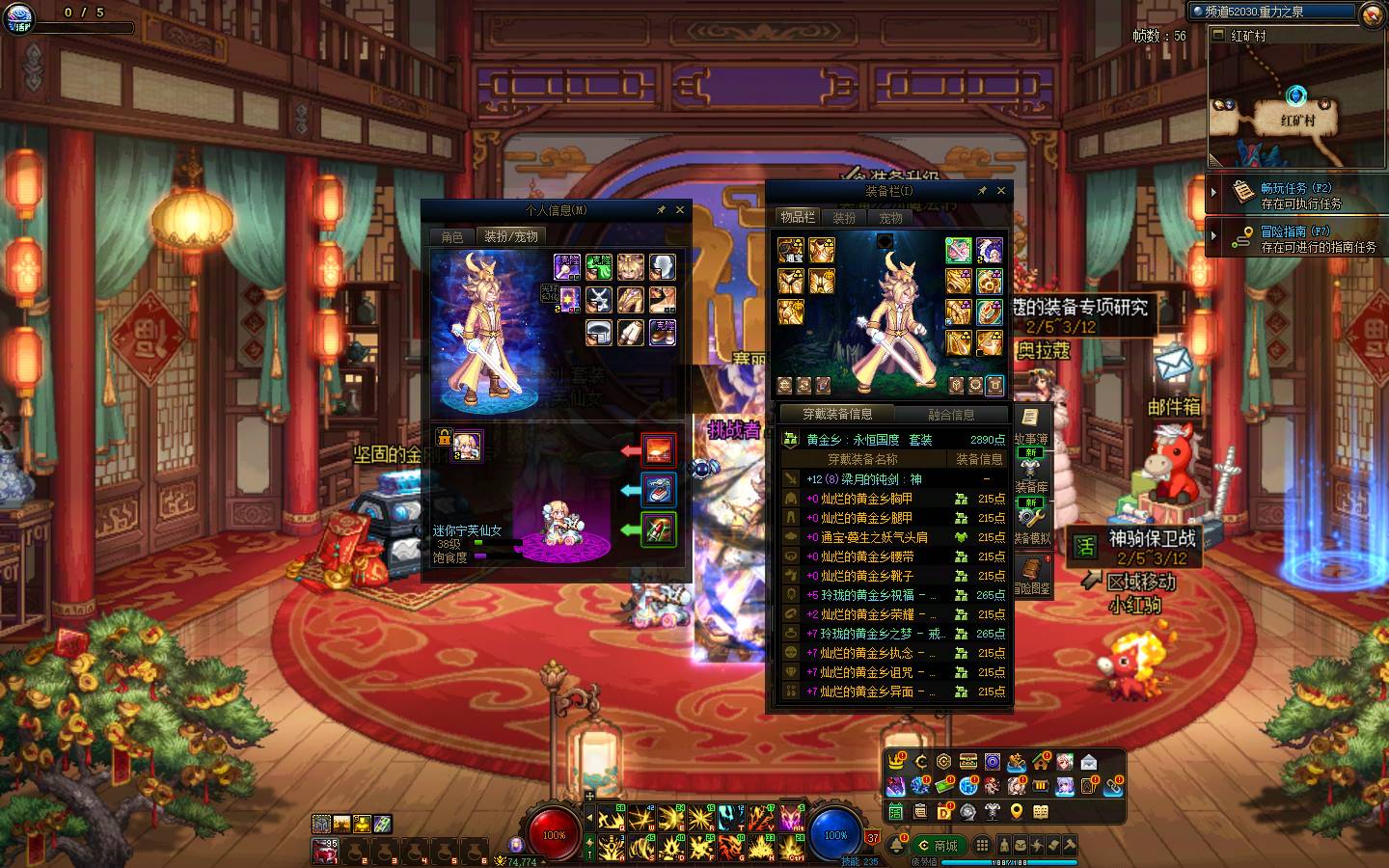Click the rocket pet item slot
1389x868 pixels.
pyautogui.click(x=659, y=529)
